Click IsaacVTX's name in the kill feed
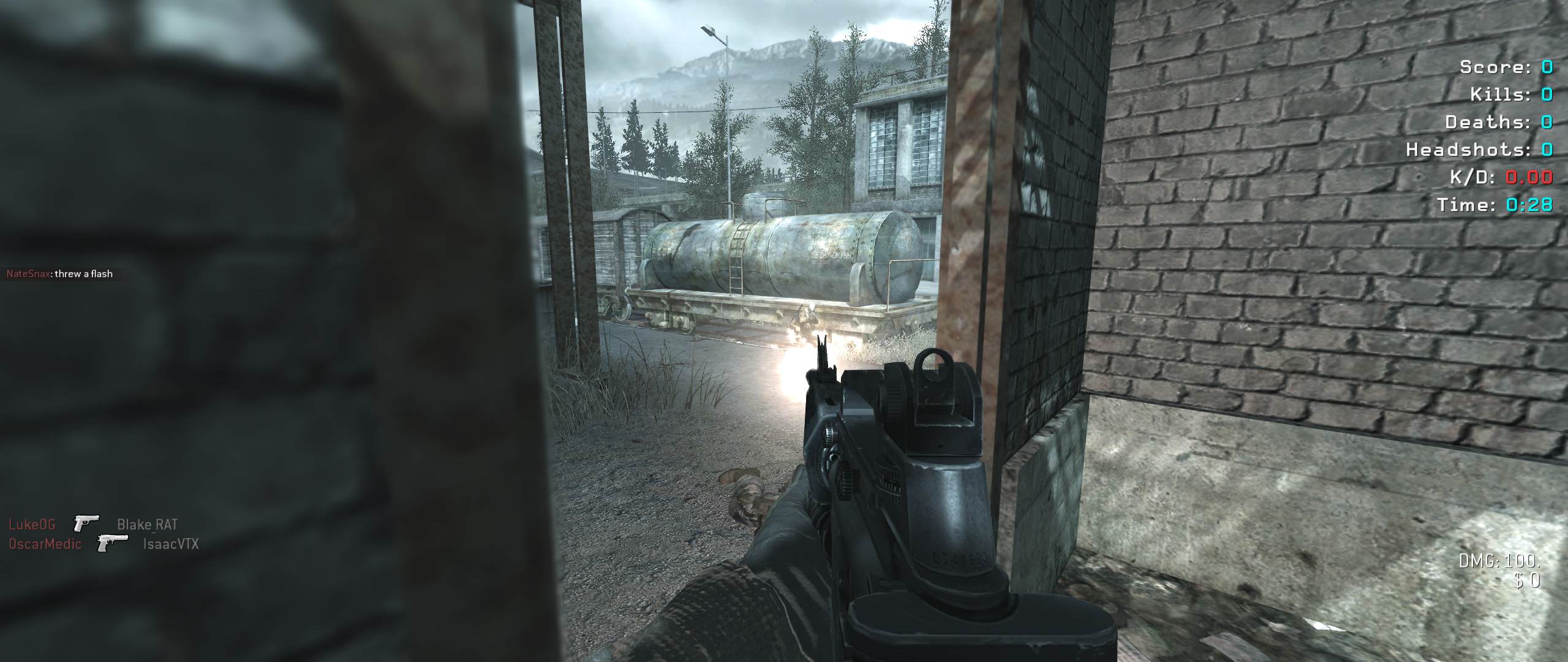1568x662 pixels. 170,544
